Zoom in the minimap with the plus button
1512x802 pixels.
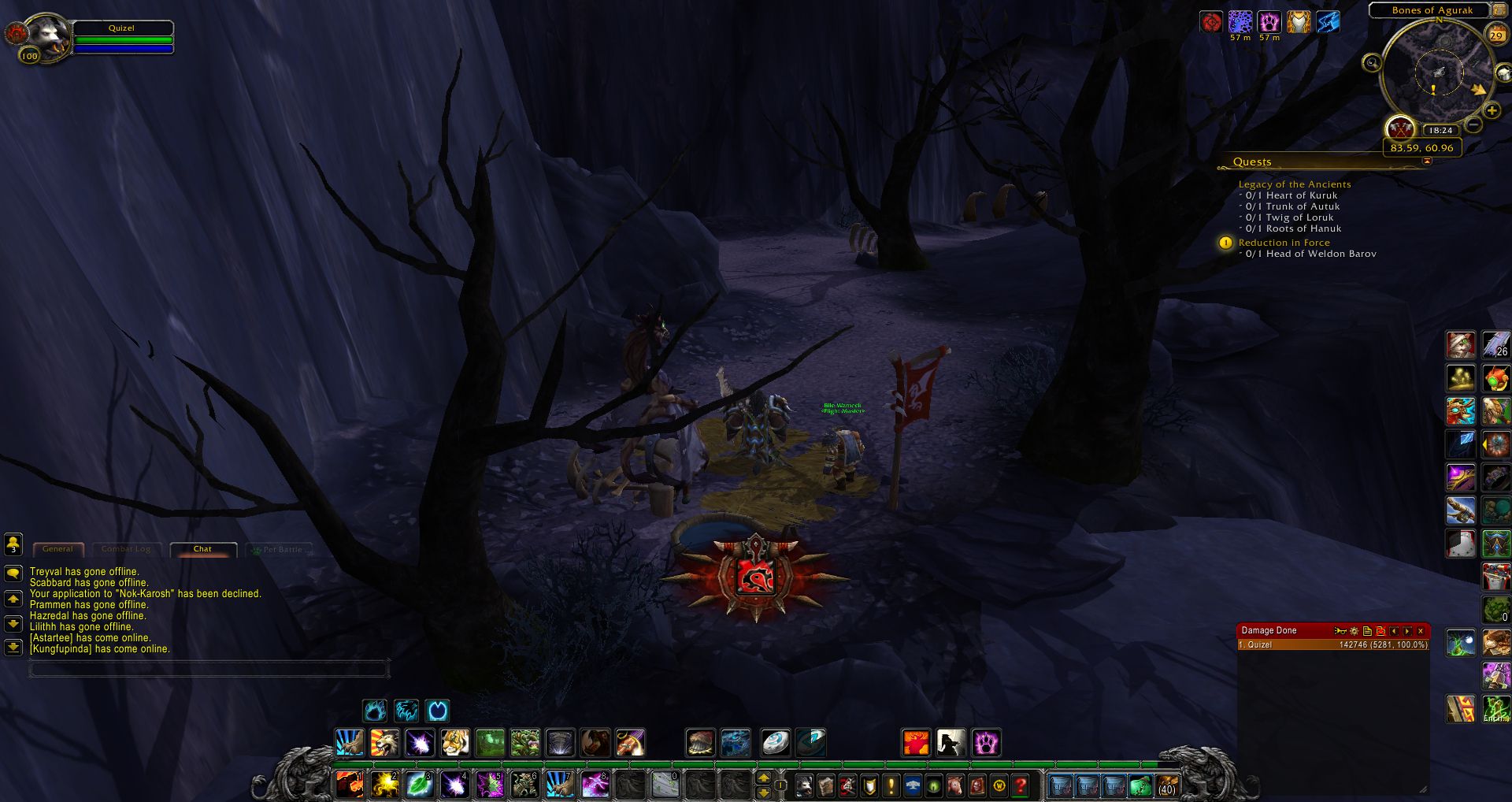pos(1492,112)
